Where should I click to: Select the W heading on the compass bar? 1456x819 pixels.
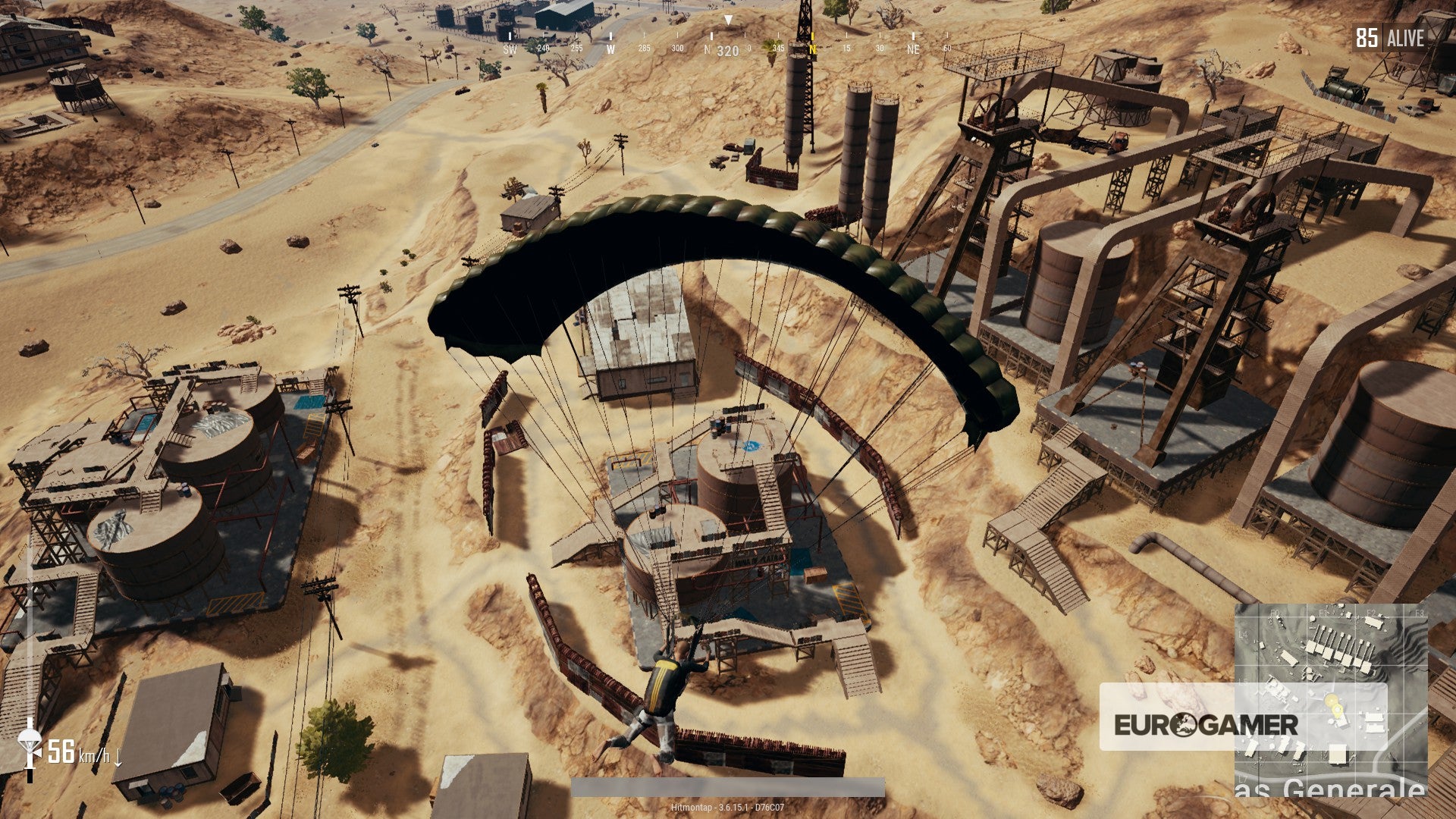click(611, 49)
